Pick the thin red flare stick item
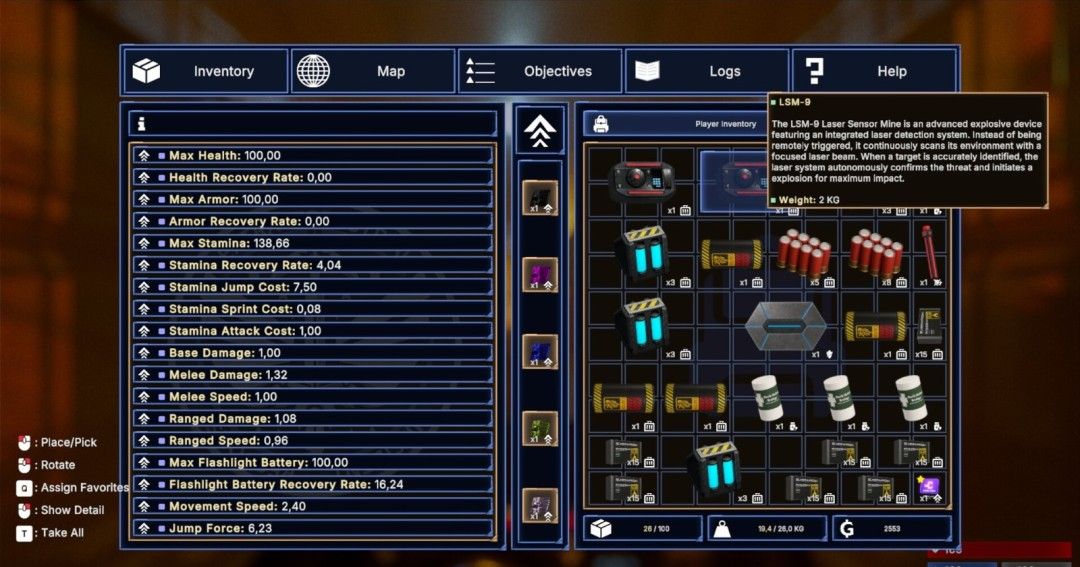The height and width of the screenshot is (567, 1080). (929, 251)
